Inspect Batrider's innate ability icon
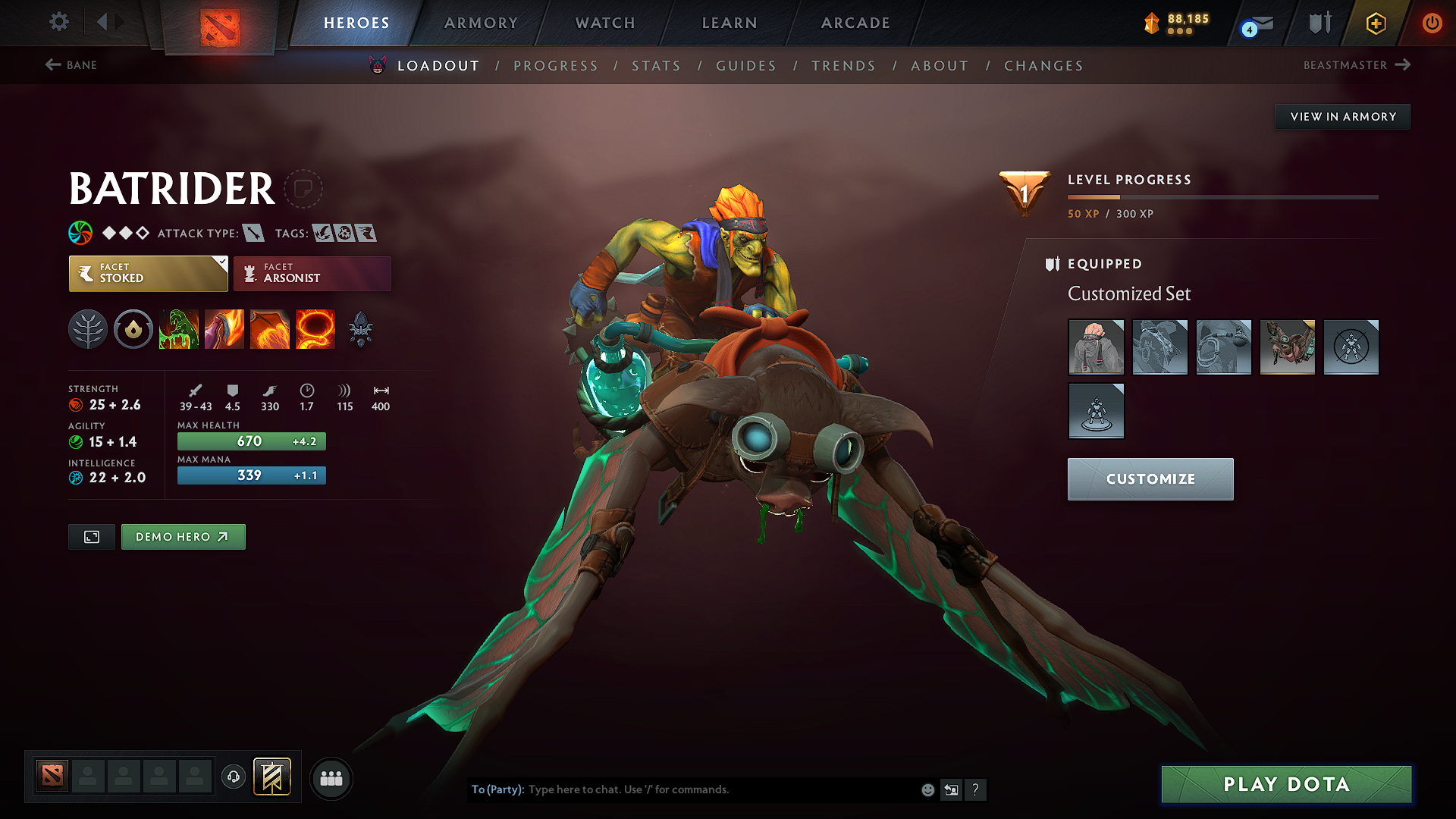The image size is (1456, 819). (133, 329)
